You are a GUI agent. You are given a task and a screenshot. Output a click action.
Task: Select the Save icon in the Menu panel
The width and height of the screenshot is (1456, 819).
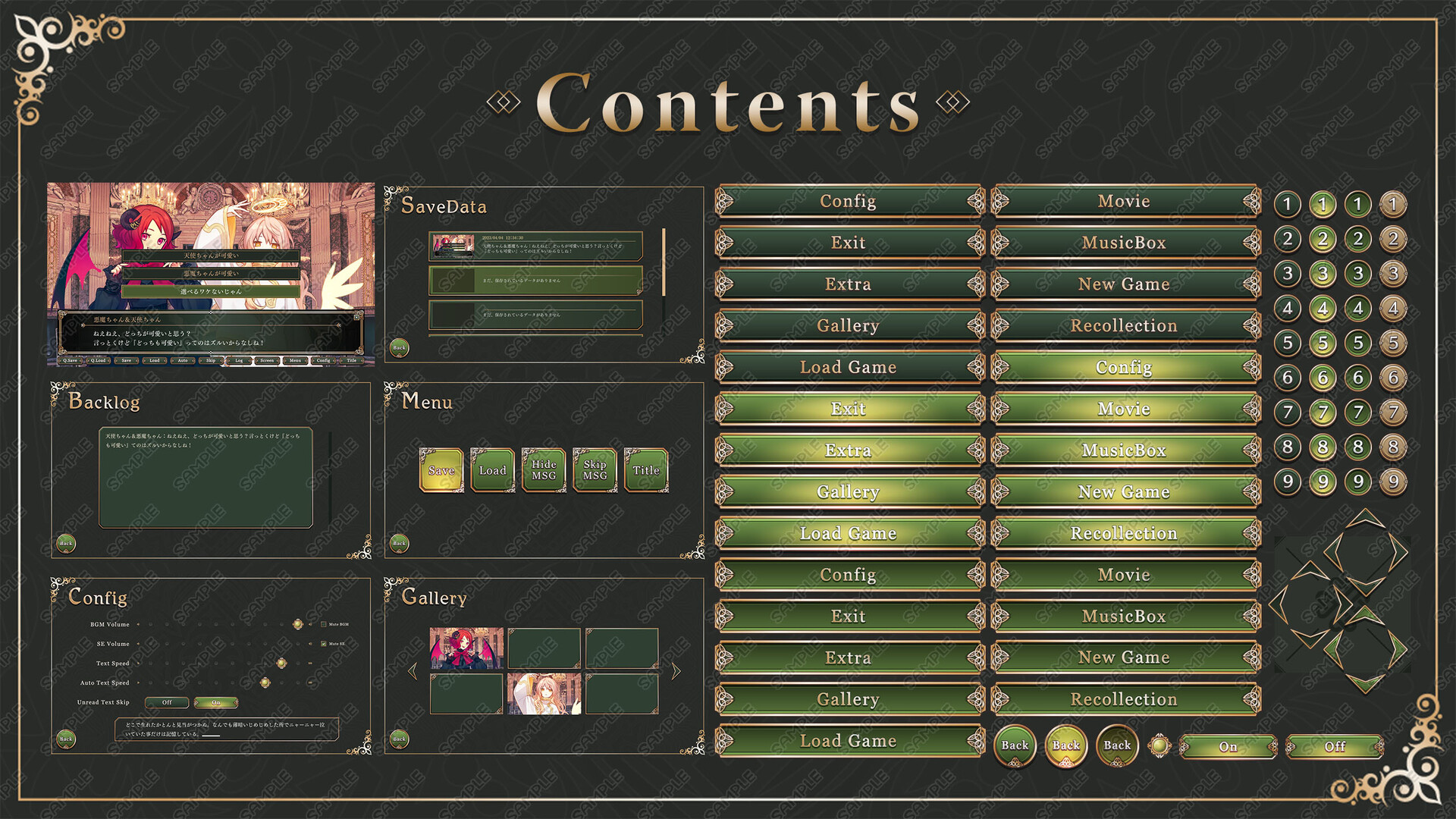point(441,470)
